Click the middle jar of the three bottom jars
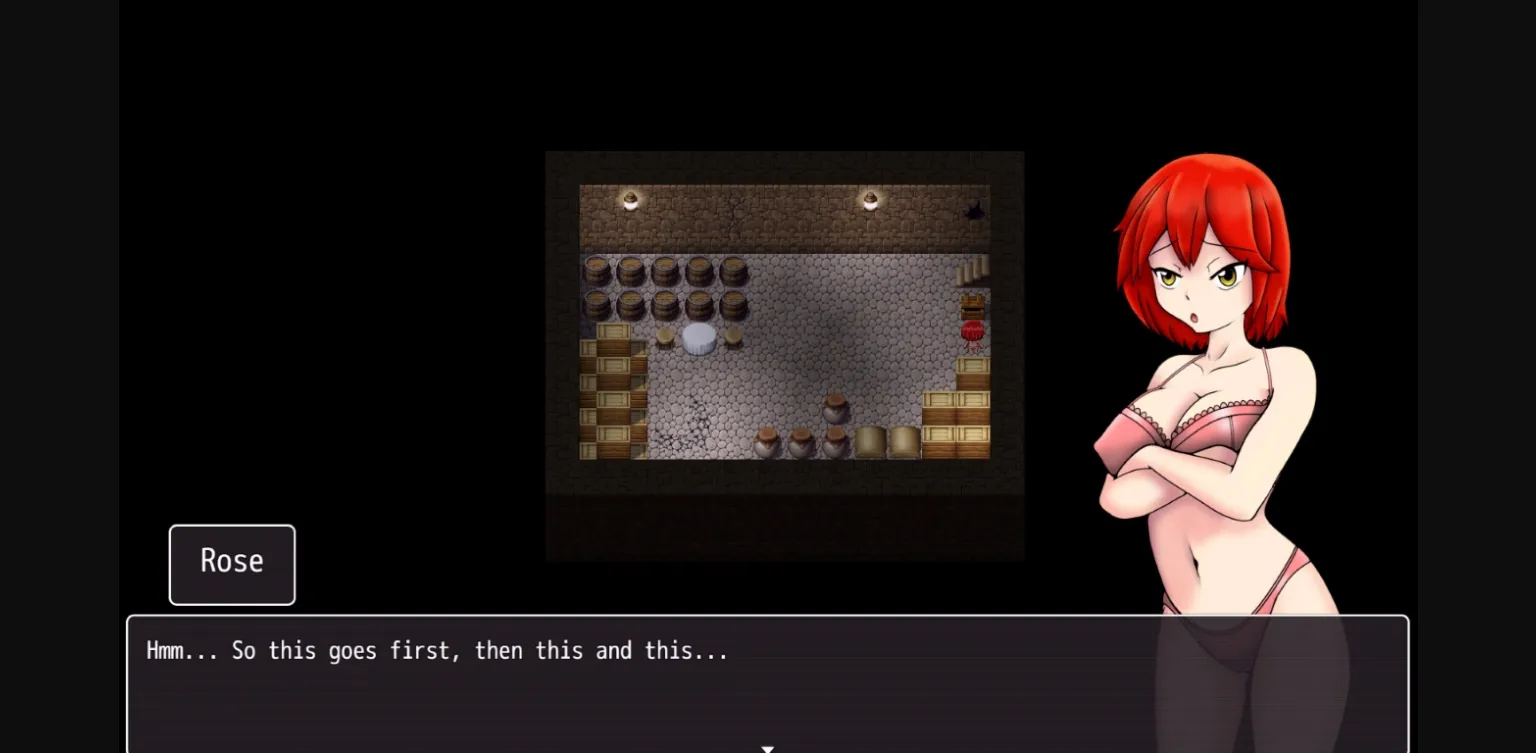 (x=800, y=444)
